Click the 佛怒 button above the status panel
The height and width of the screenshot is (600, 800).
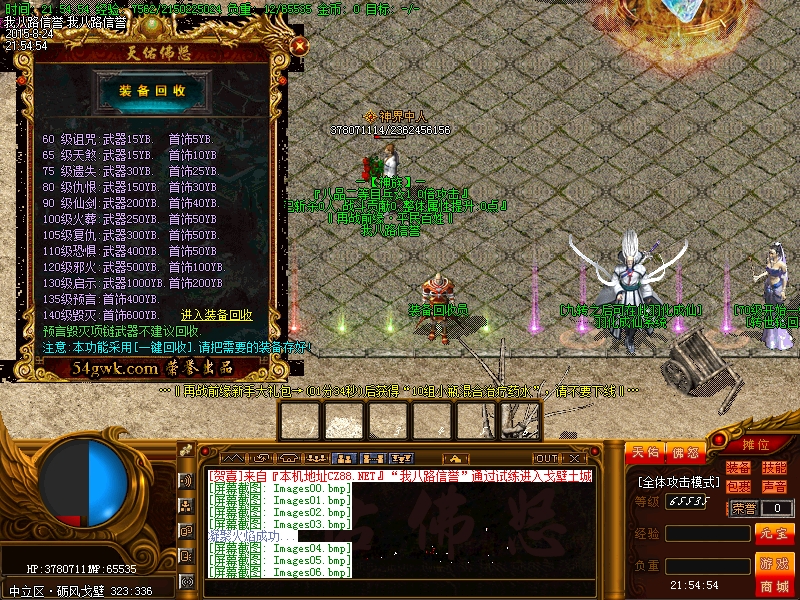pyautogui.click(x=685, y=453)
